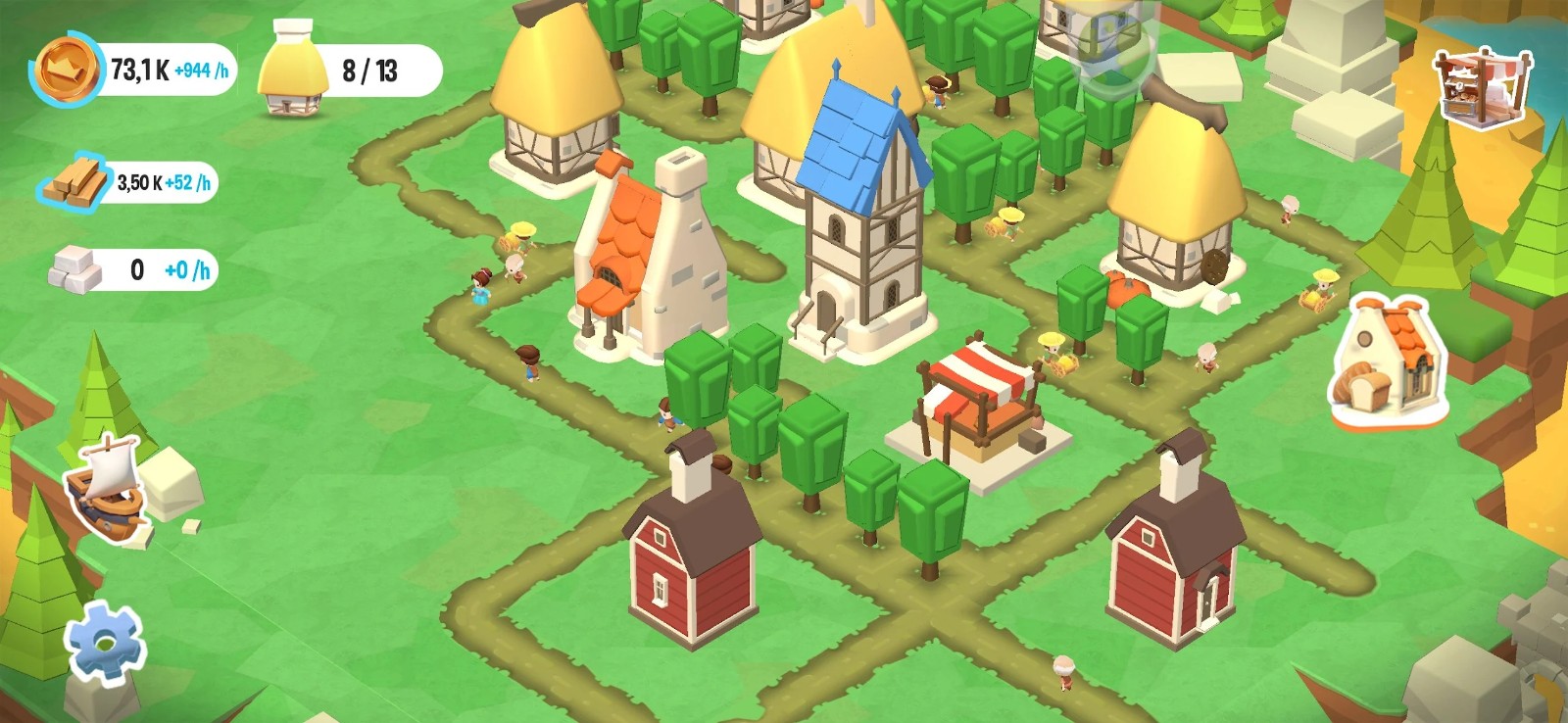
Task: Tap the gold coin balance
Action: pos(134,70)
